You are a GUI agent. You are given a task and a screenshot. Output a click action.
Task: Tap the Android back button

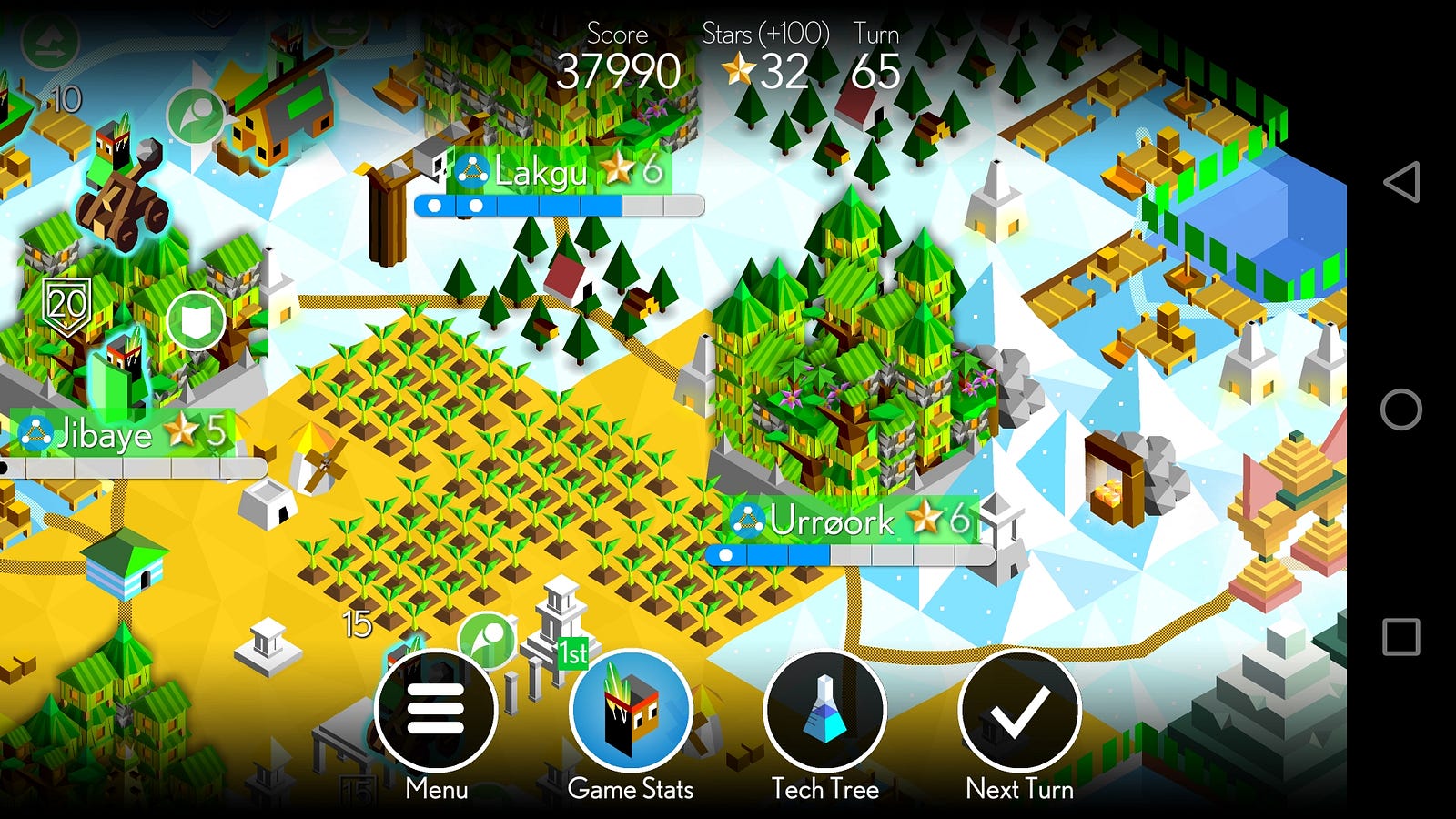tap(1401, 182)
